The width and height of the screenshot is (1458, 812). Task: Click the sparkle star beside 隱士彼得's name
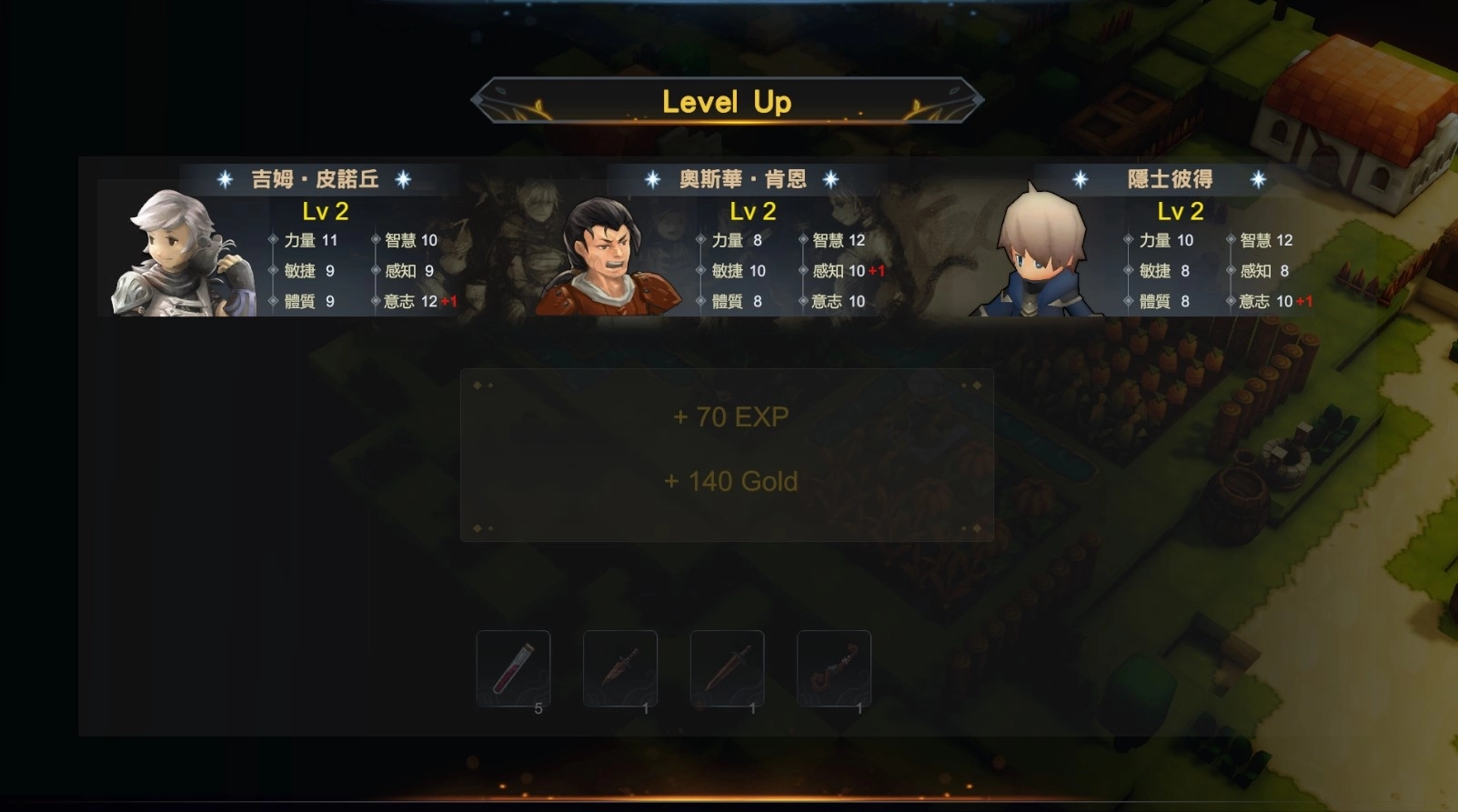point(1079,179)
